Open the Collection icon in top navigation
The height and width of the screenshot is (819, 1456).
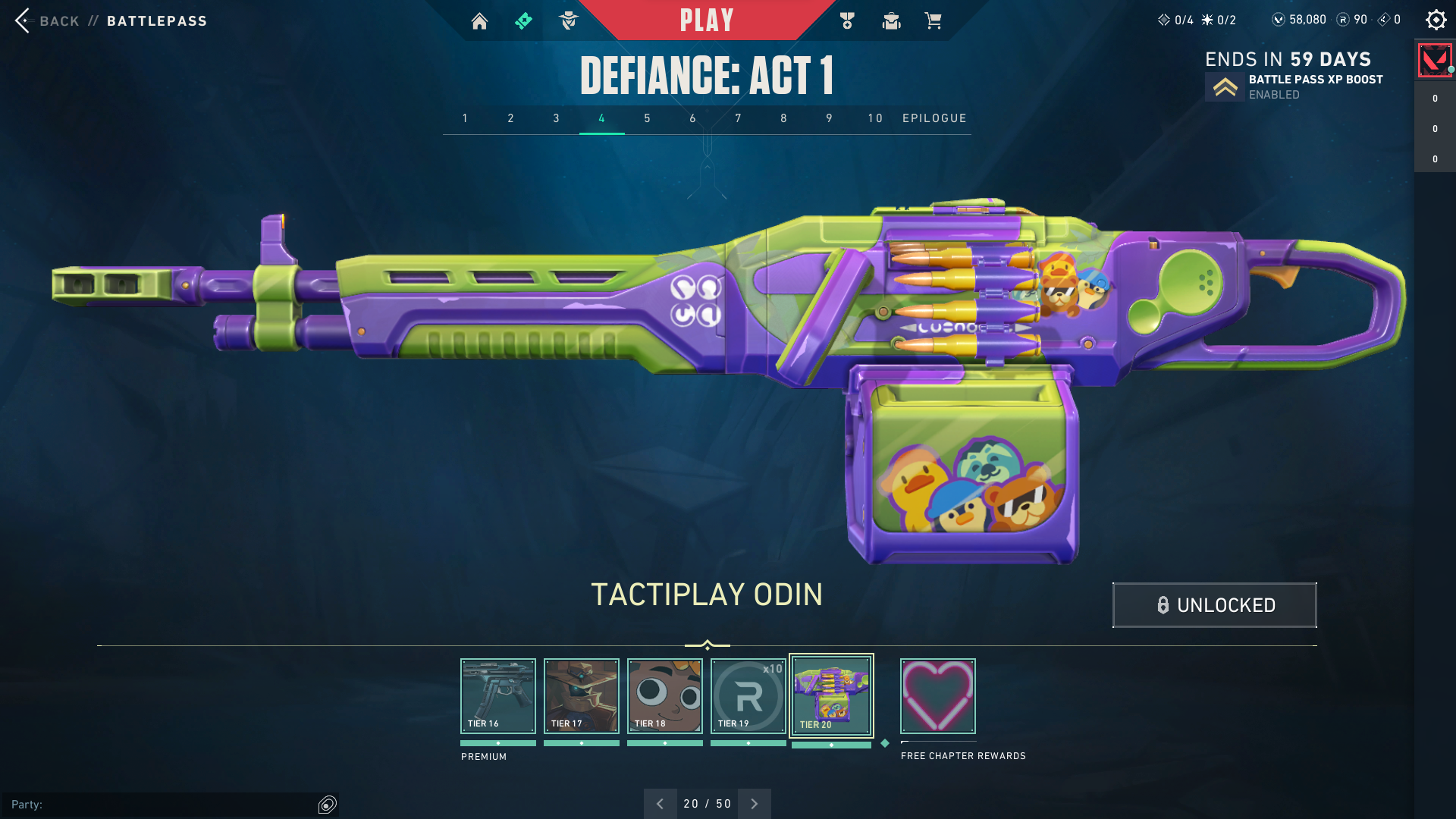coord(891,20)
